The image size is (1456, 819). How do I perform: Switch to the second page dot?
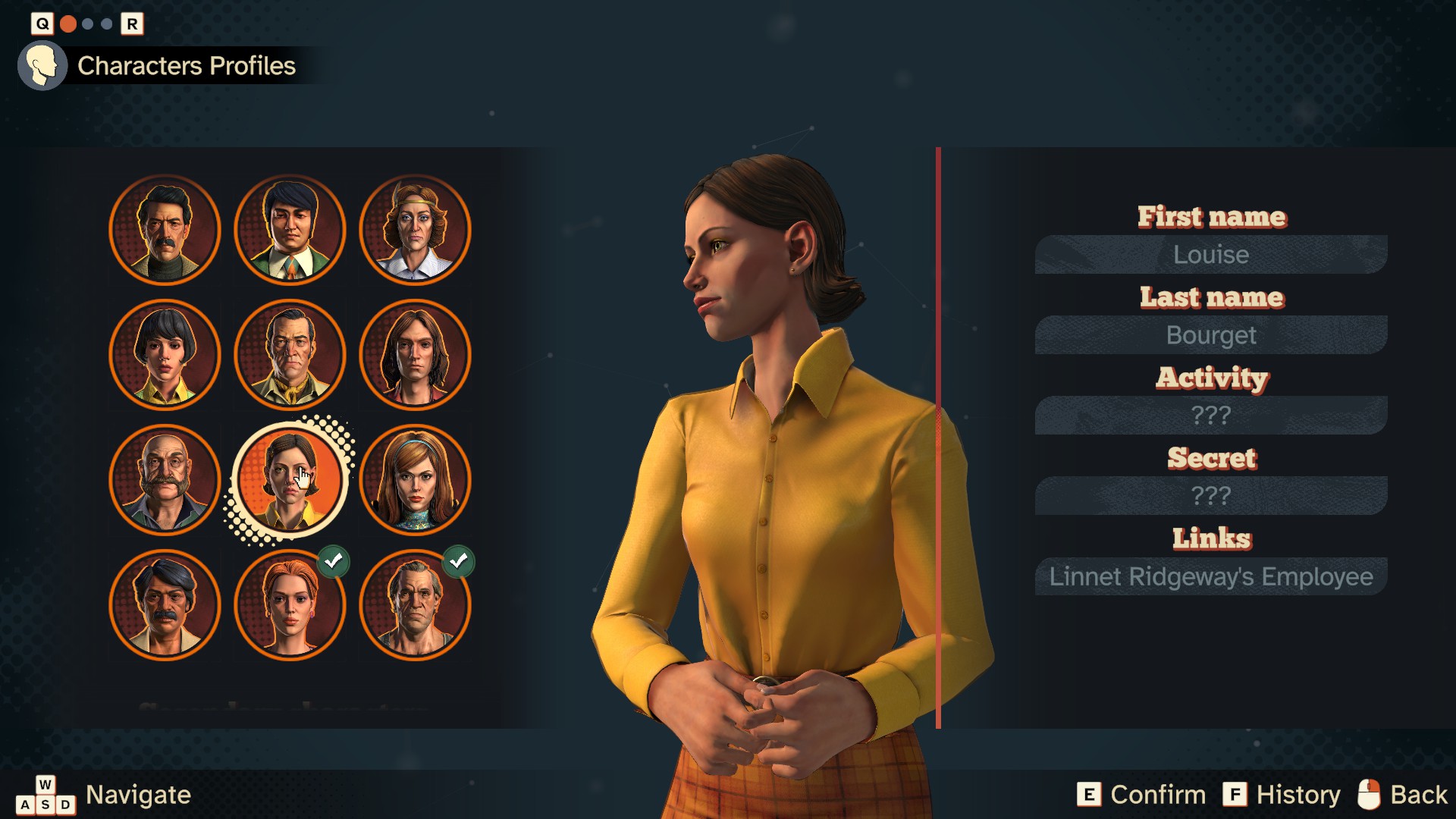point(88,24)
